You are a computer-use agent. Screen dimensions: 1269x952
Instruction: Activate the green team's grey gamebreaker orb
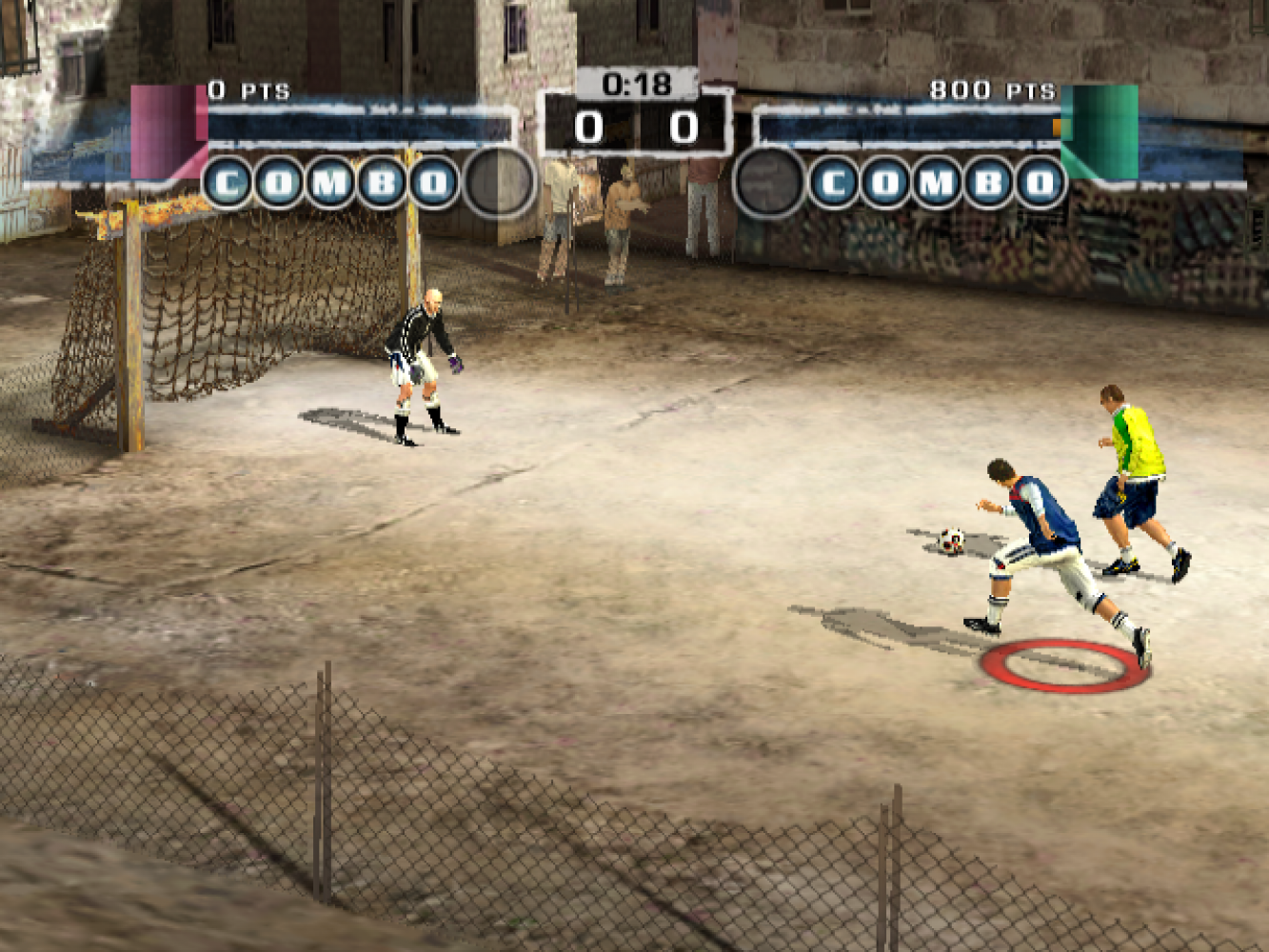pyautogui.click(x=769, y=181)
